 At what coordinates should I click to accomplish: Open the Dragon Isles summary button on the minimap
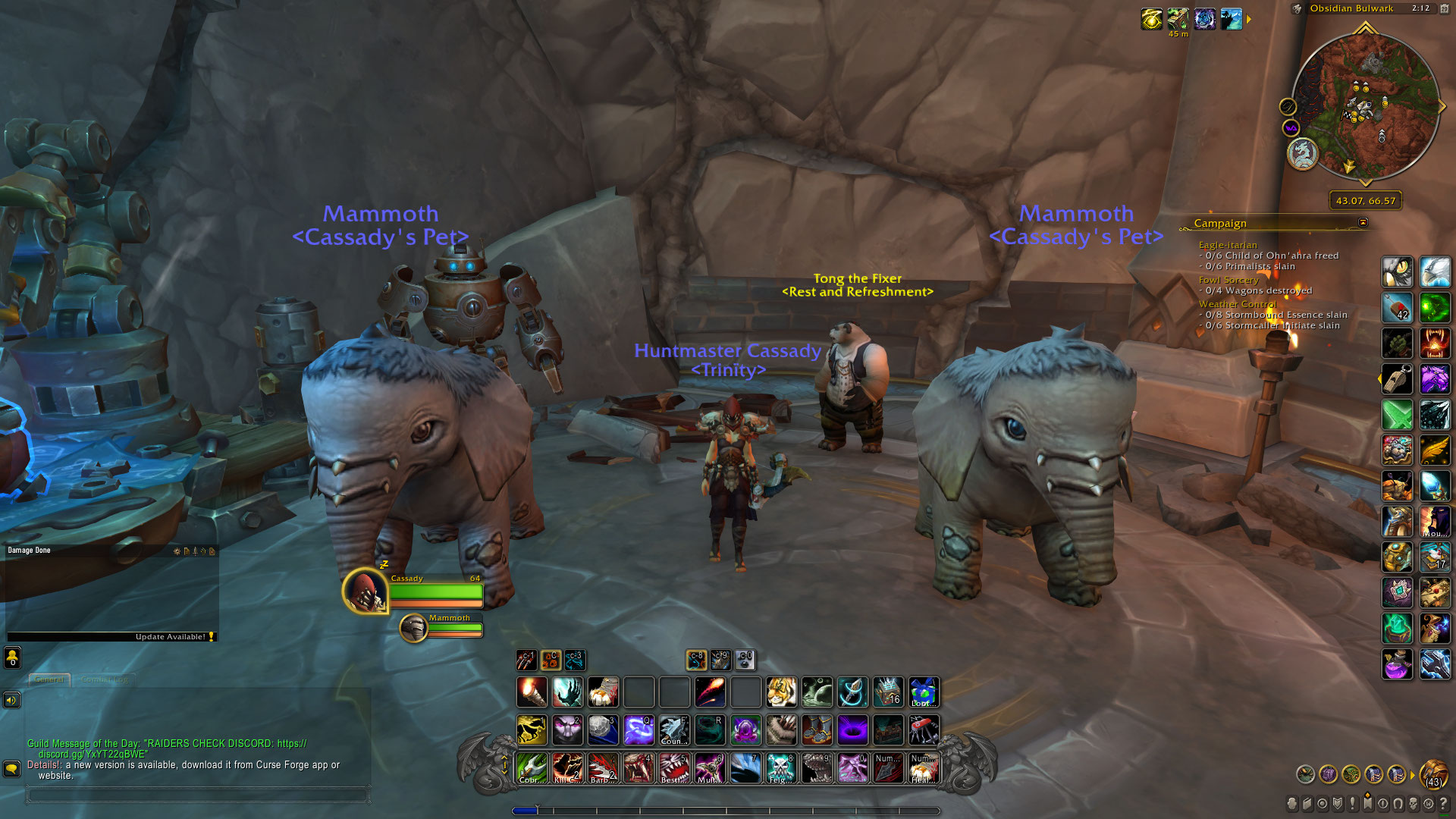coord(1303,154)
